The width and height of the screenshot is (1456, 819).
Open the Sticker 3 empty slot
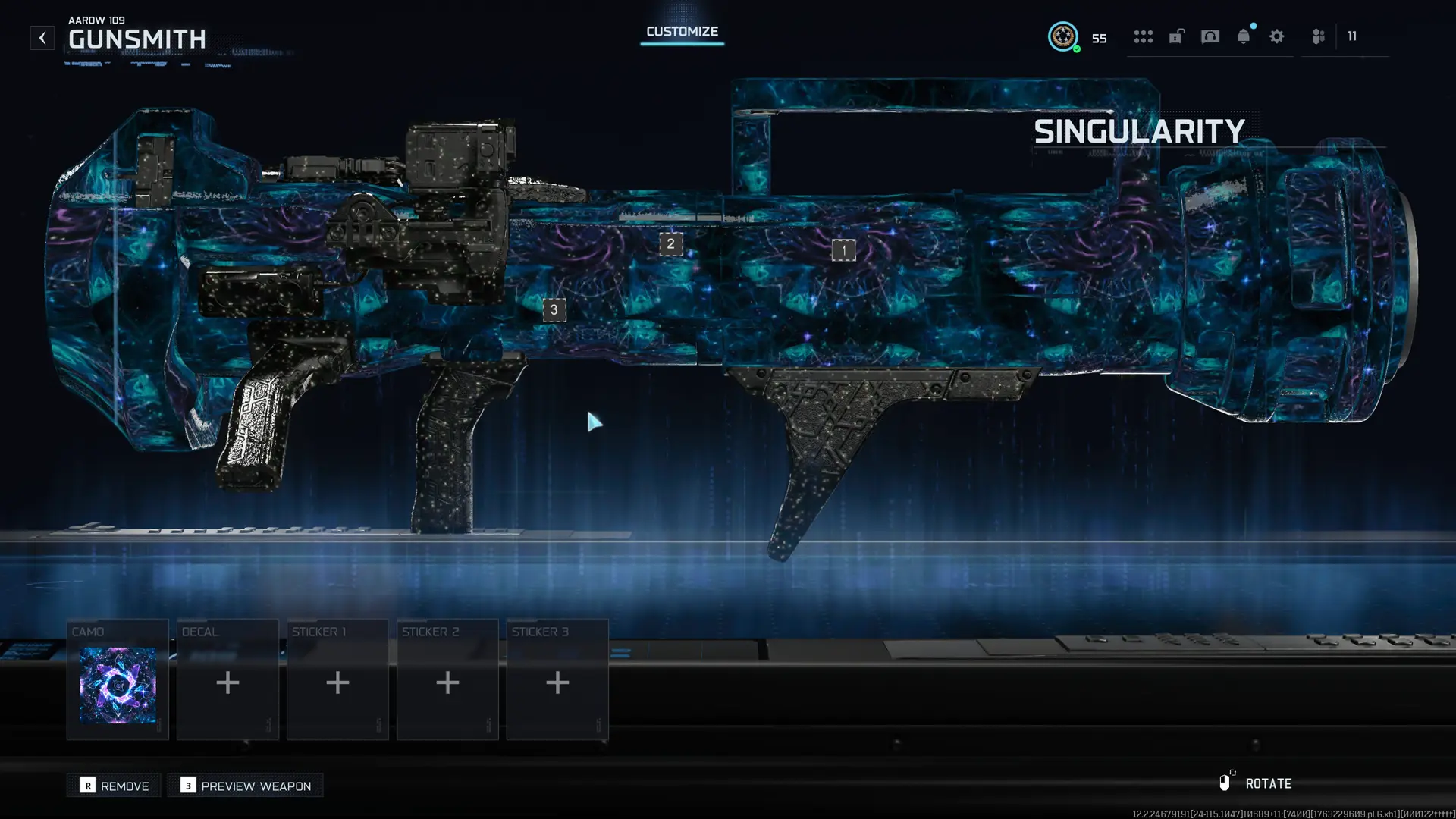point(557,682)
